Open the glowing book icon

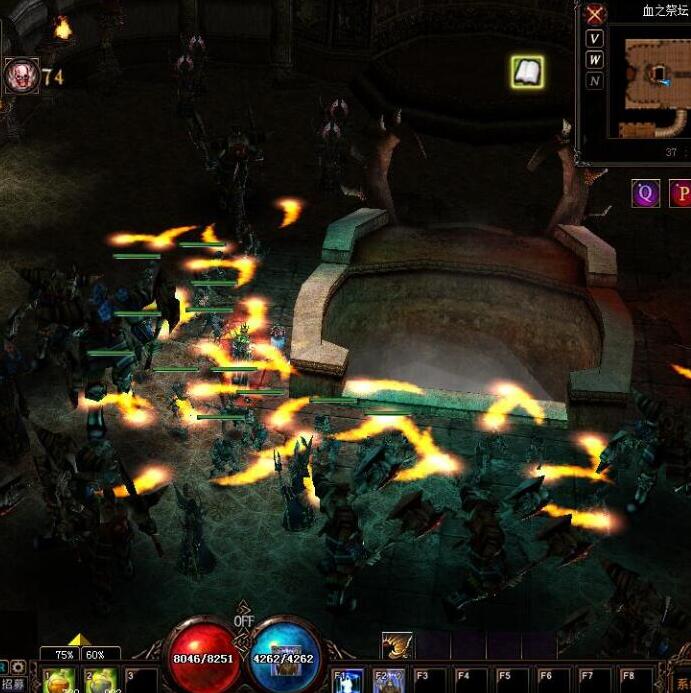pos(527,71)
